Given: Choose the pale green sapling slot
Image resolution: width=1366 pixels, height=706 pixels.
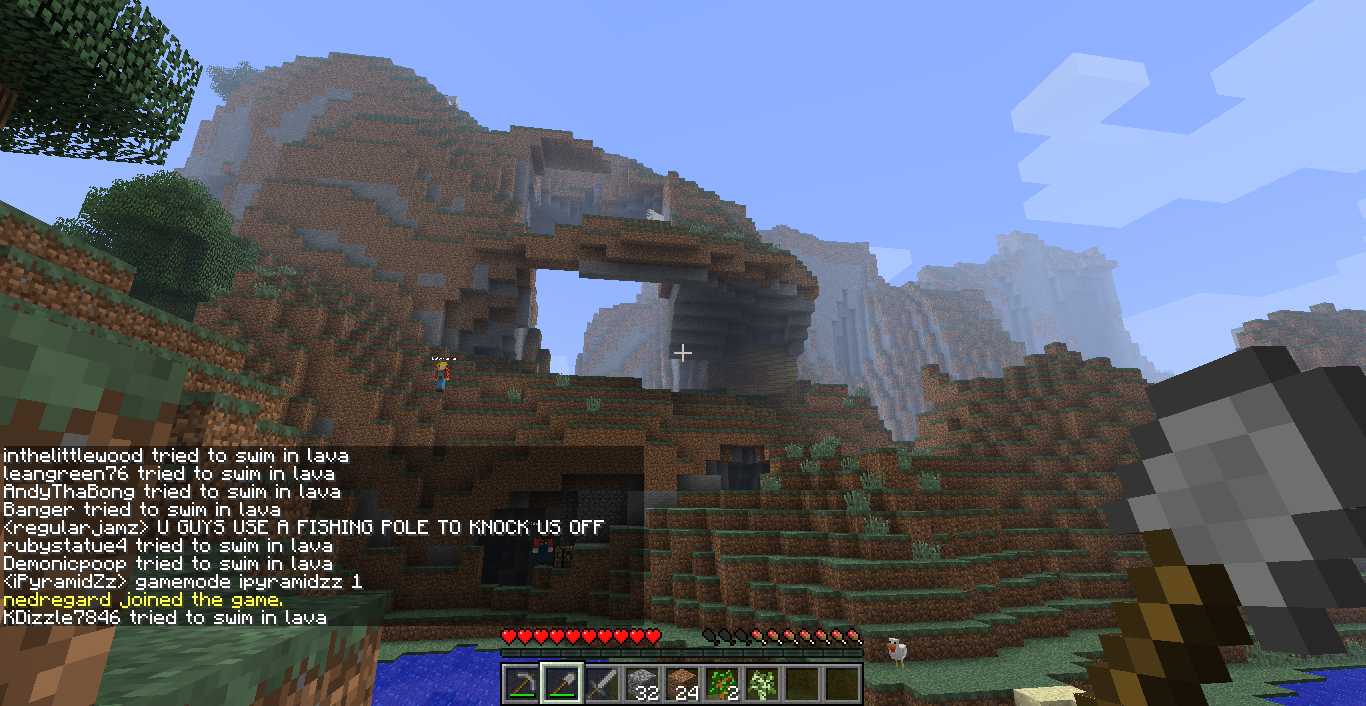Looking at the screenshot, I should 762,684.
